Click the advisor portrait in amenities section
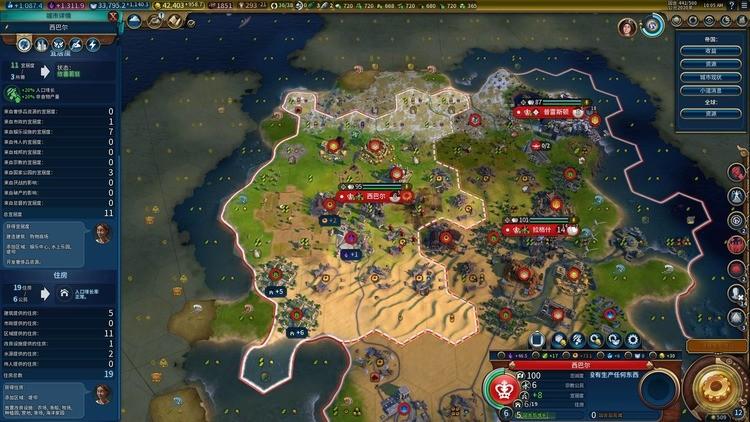Viewport: 750px width, 422px height. (102, 233)
